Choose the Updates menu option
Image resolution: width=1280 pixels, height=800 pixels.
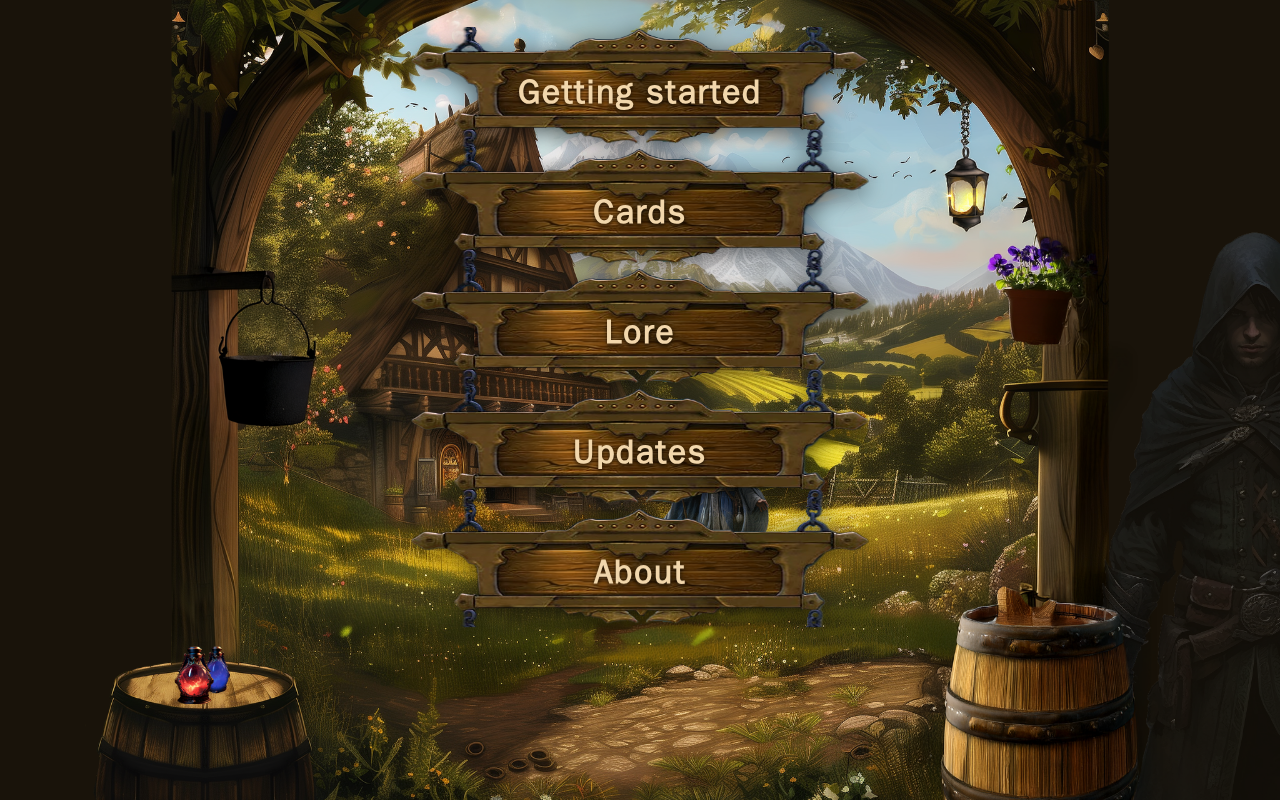[x=639, y=452]
